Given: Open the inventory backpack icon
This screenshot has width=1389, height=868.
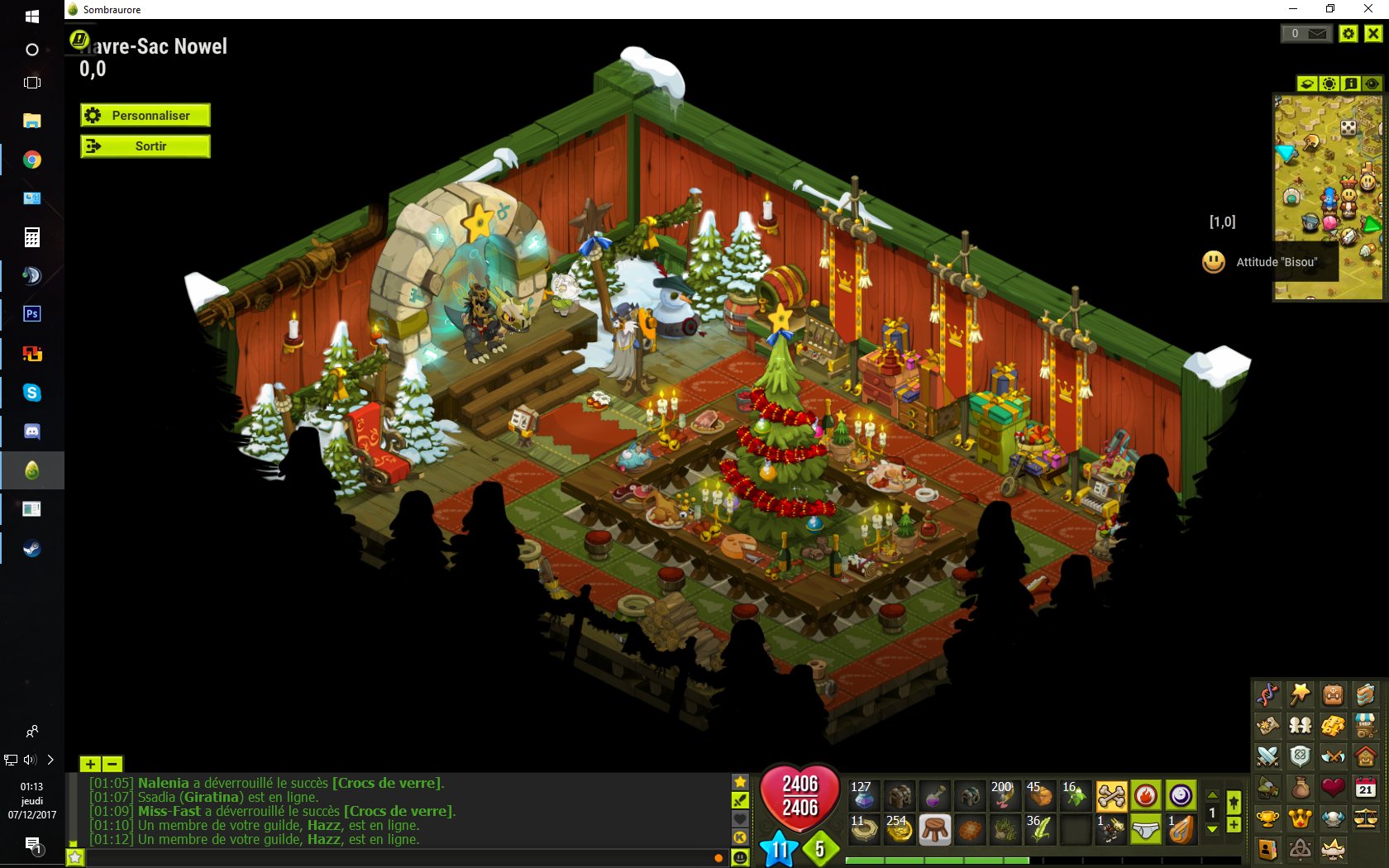Looking at the screenshot, I should [x=1333, y=694].
